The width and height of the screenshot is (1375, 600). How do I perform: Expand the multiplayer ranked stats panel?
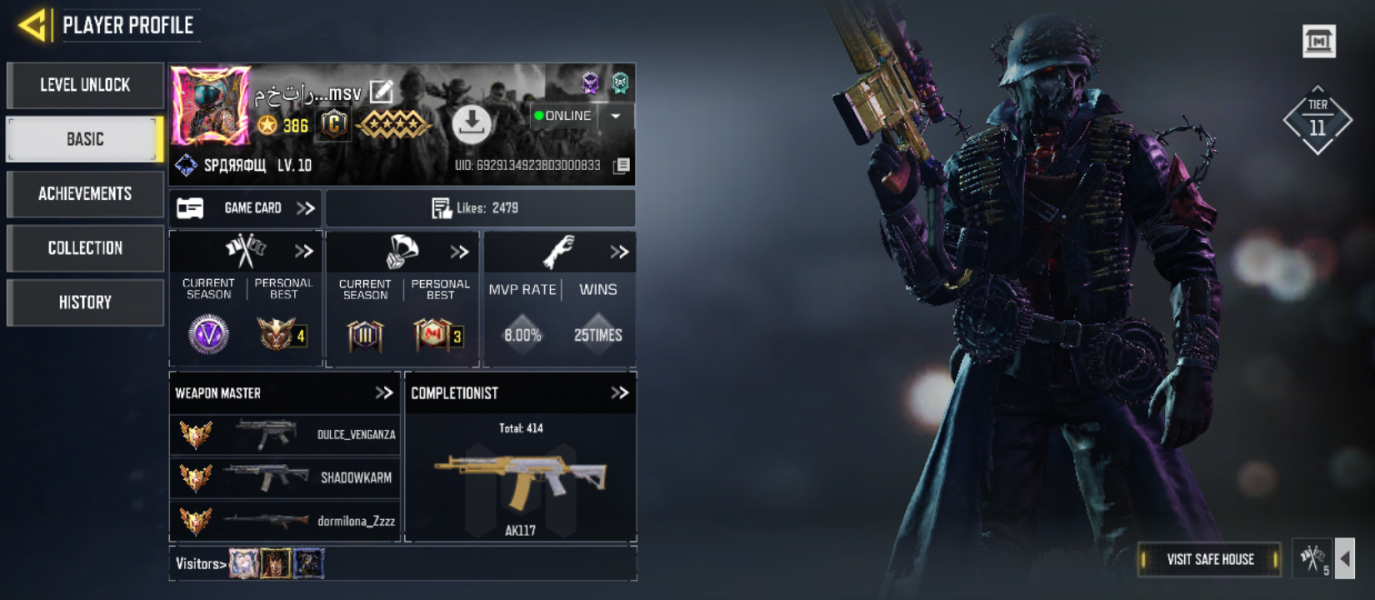coord(304,251)
